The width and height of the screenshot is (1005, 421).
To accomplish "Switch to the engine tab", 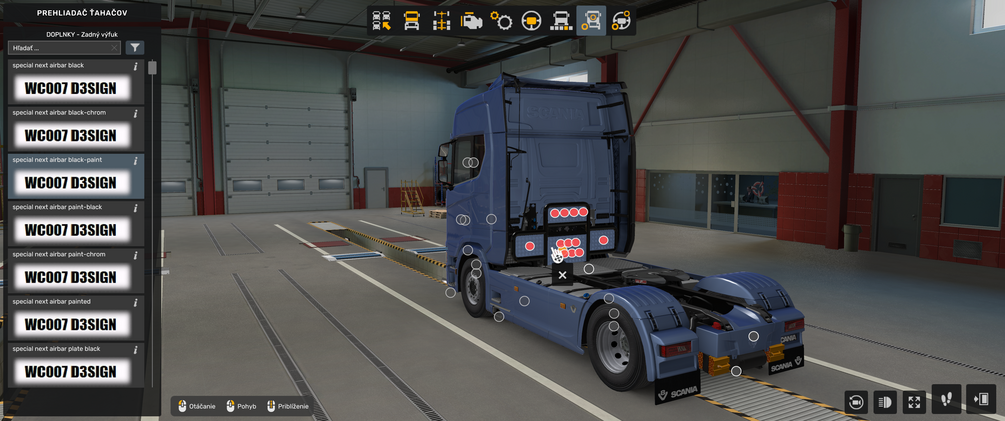I will 471,21.
